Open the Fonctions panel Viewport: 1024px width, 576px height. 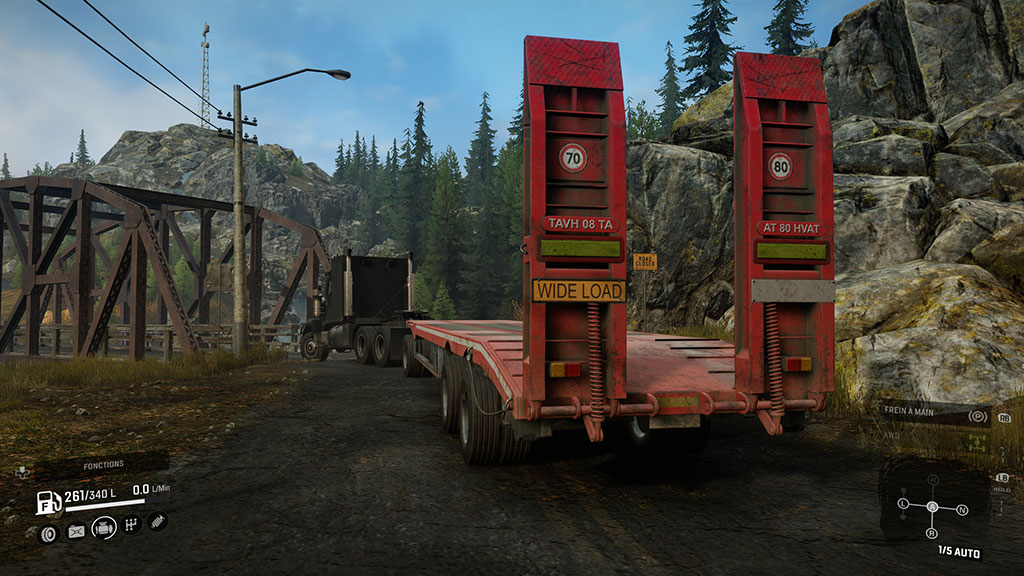pos(104,465)
